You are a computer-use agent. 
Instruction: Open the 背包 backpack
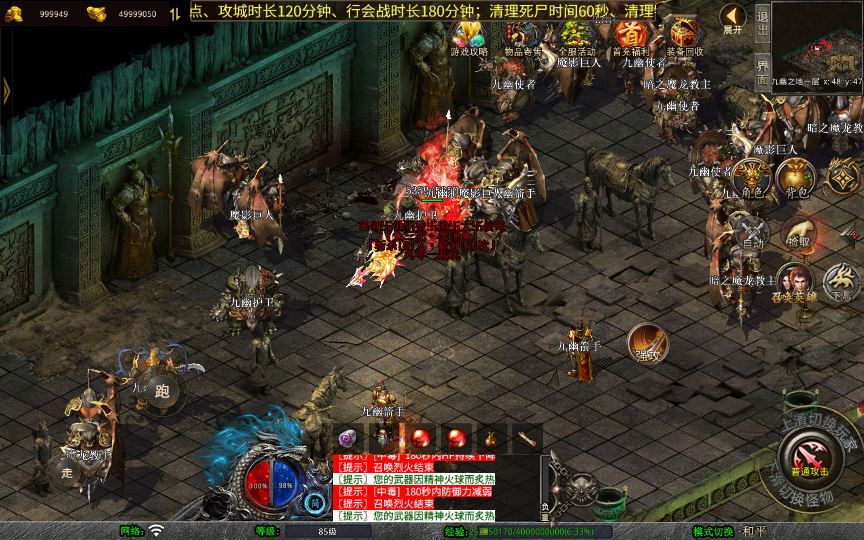coord(797,179)
